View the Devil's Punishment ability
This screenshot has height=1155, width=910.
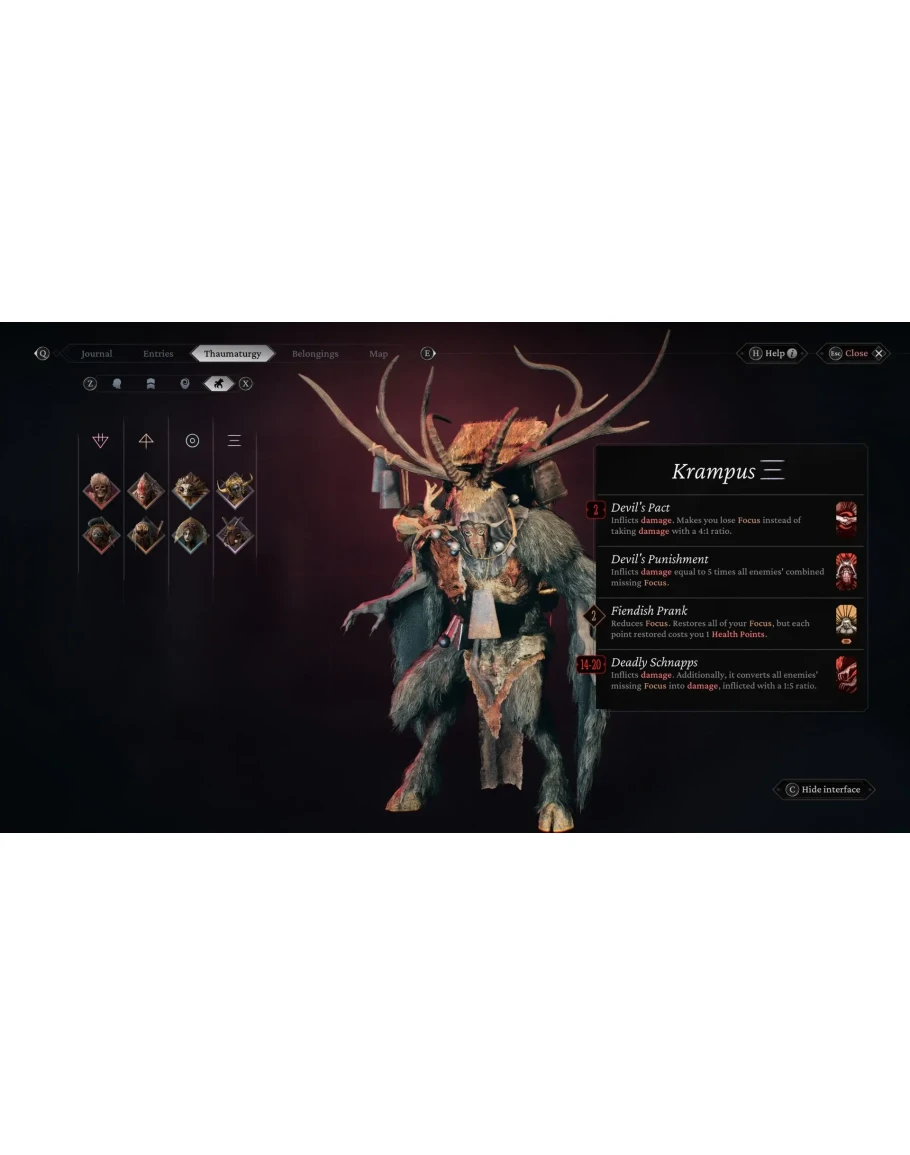click(x=722, y=572)
